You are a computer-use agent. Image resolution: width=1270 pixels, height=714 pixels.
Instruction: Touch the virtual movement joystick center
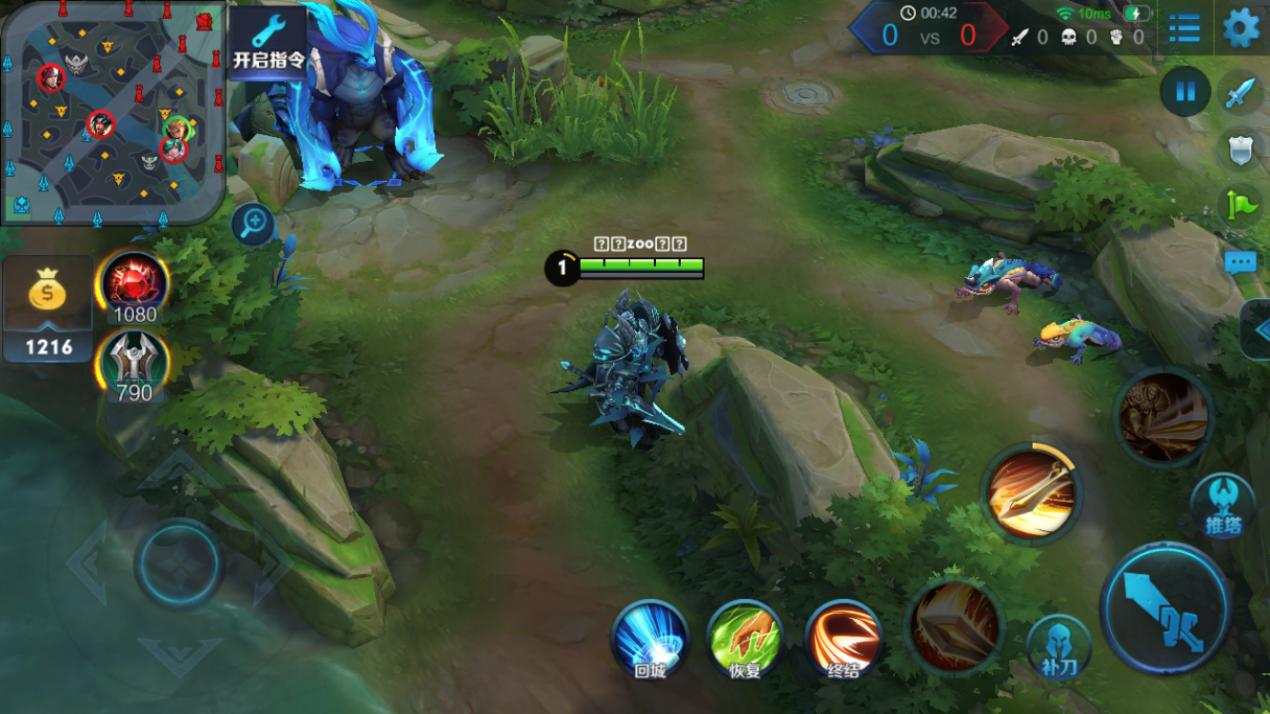pyautogui.click(x=179, y=564)
